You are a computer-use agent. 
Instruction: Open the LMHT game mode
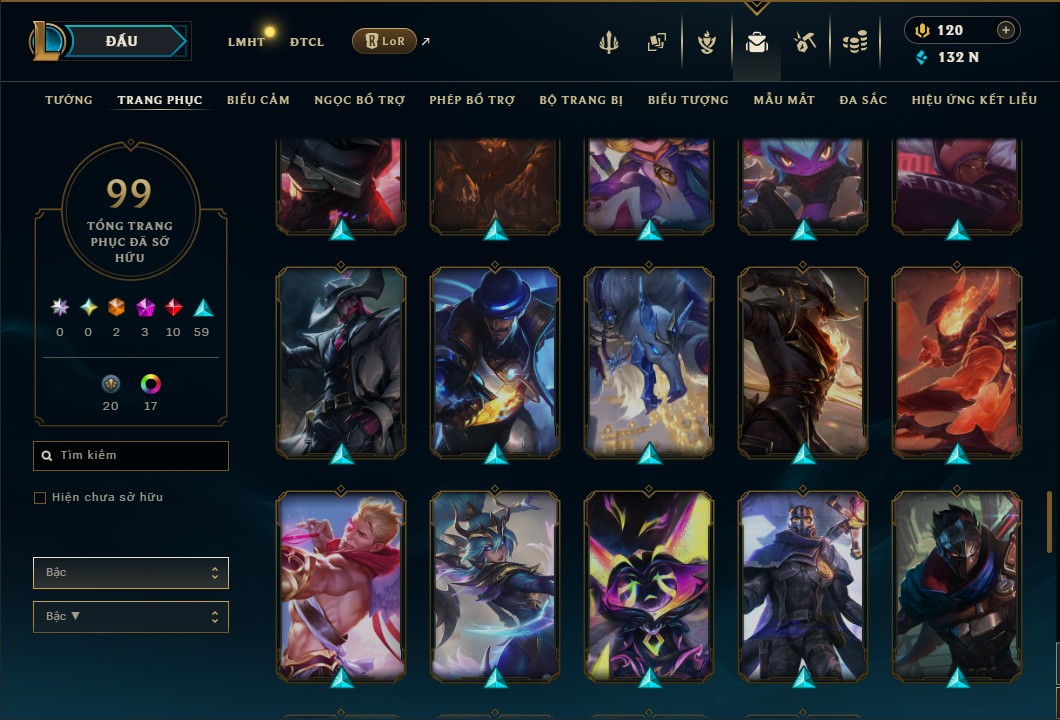(246, 42)
